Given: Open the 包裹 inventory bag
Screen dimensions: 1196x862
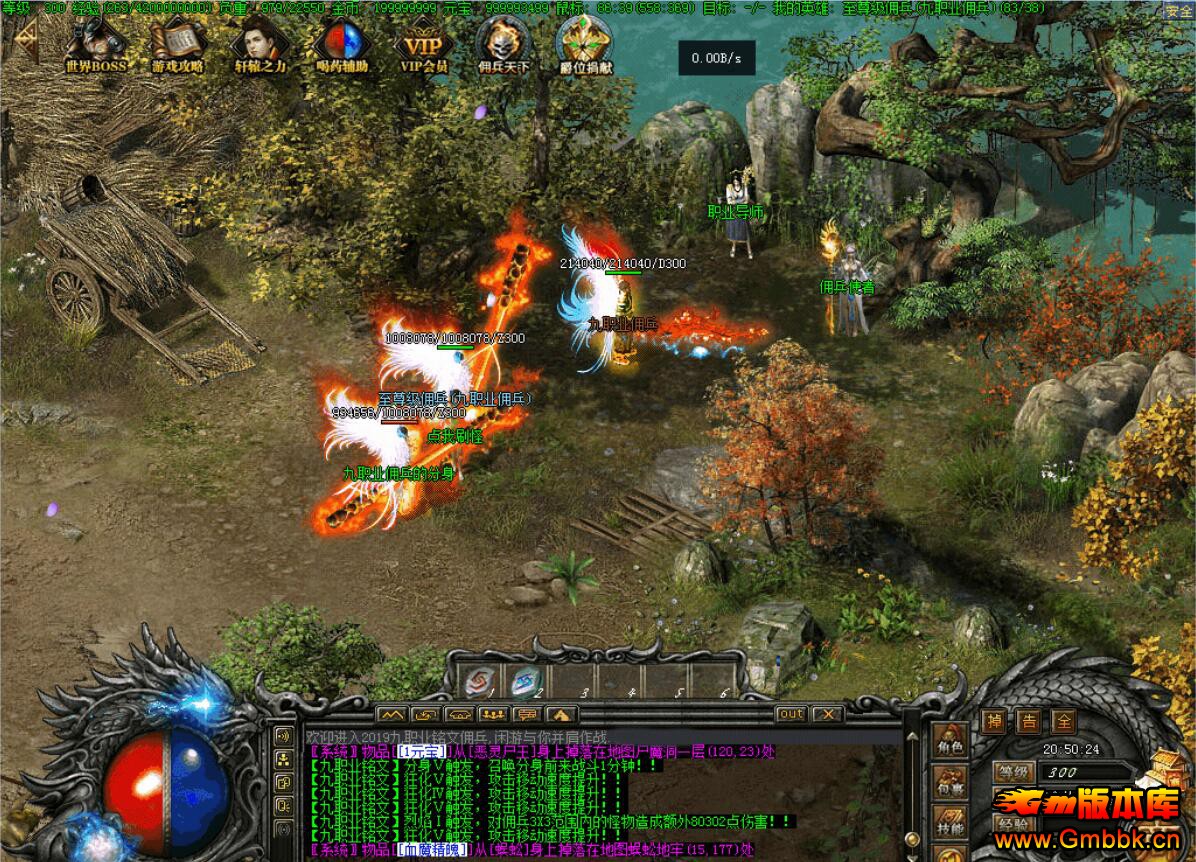Looking at the screenshot, I should (949, 789).
